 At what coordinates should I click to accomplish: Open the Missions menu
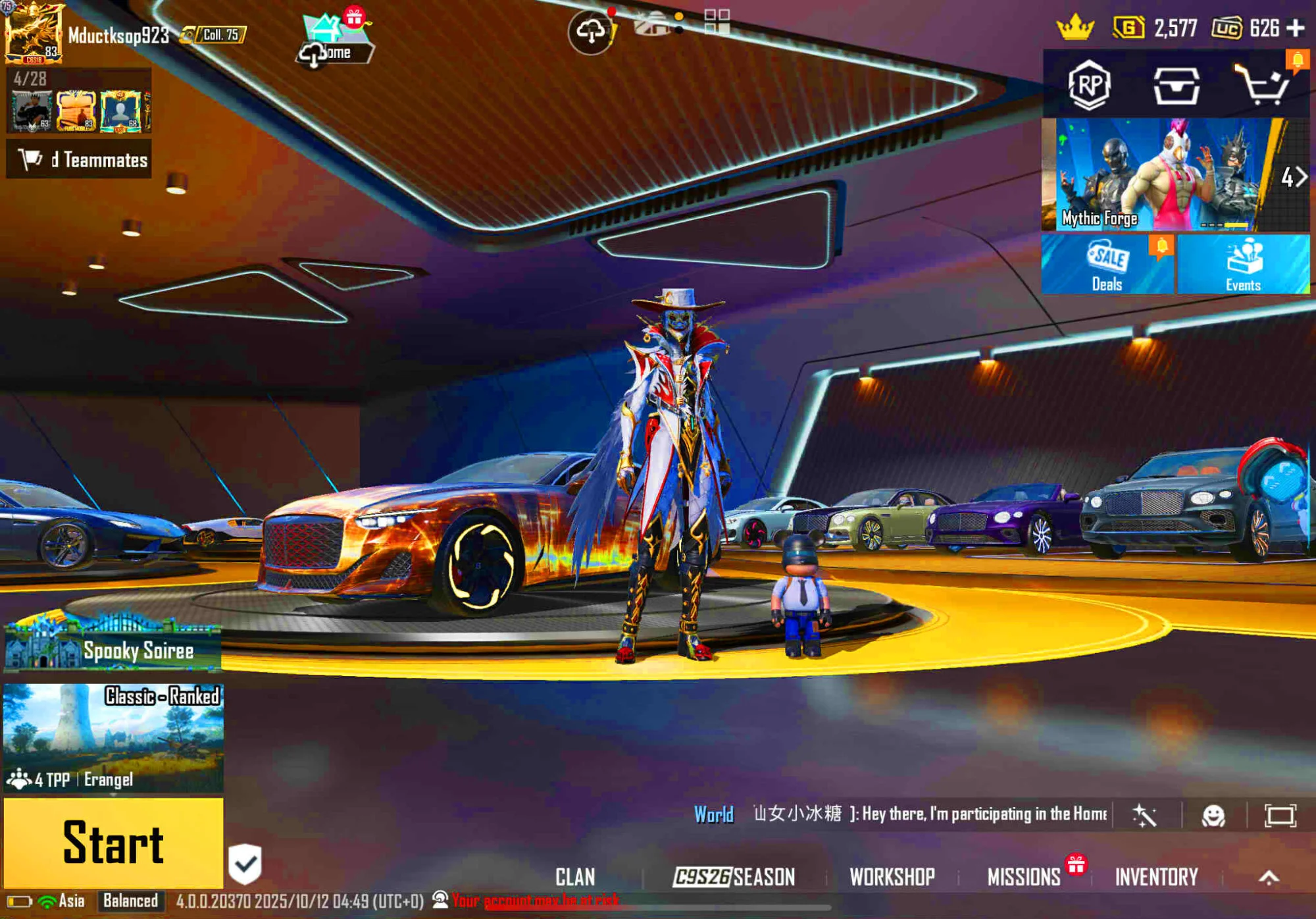1024,877
